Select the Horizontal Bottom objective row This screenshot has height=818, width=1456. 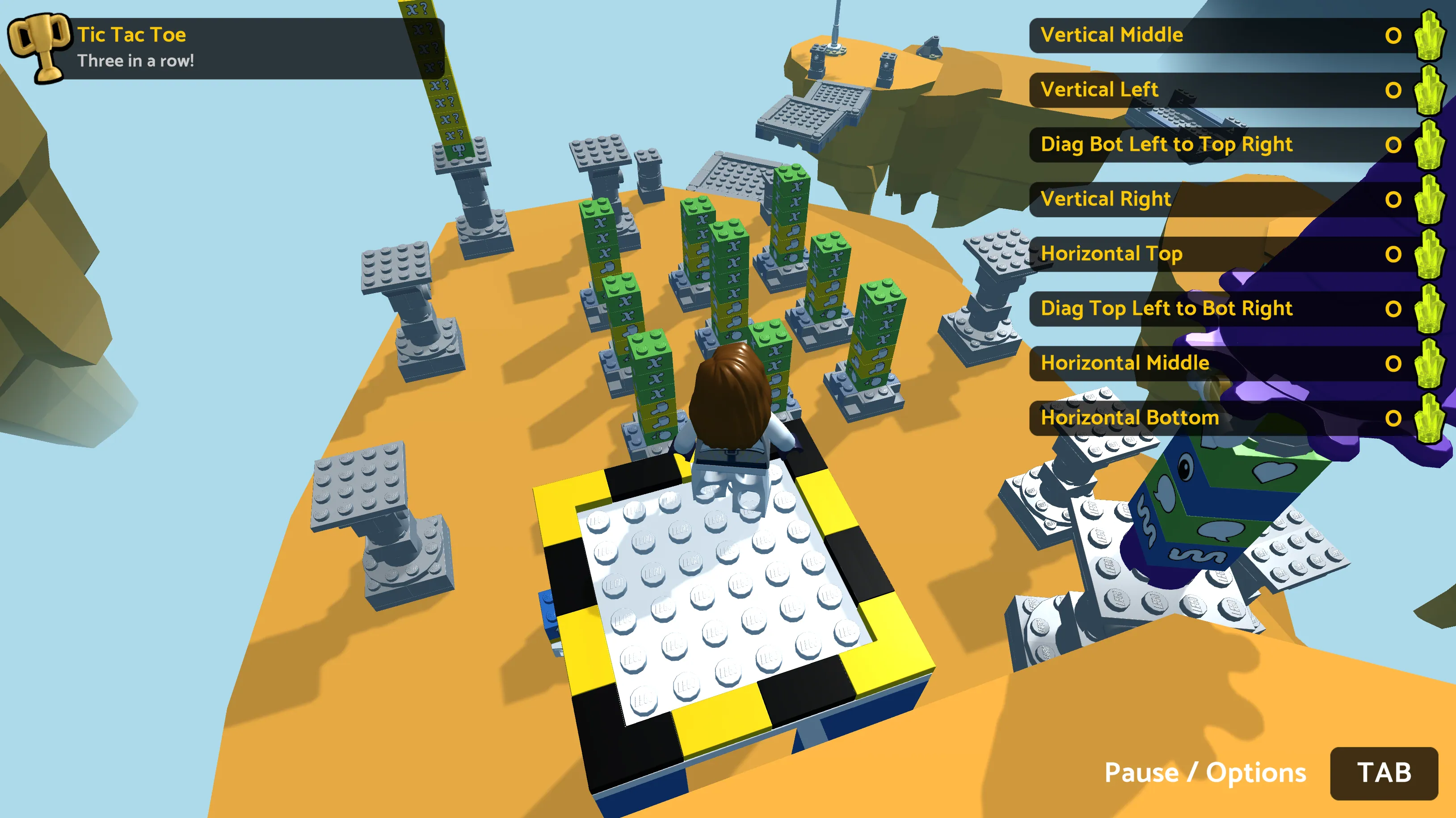(x=1221, y=418)
